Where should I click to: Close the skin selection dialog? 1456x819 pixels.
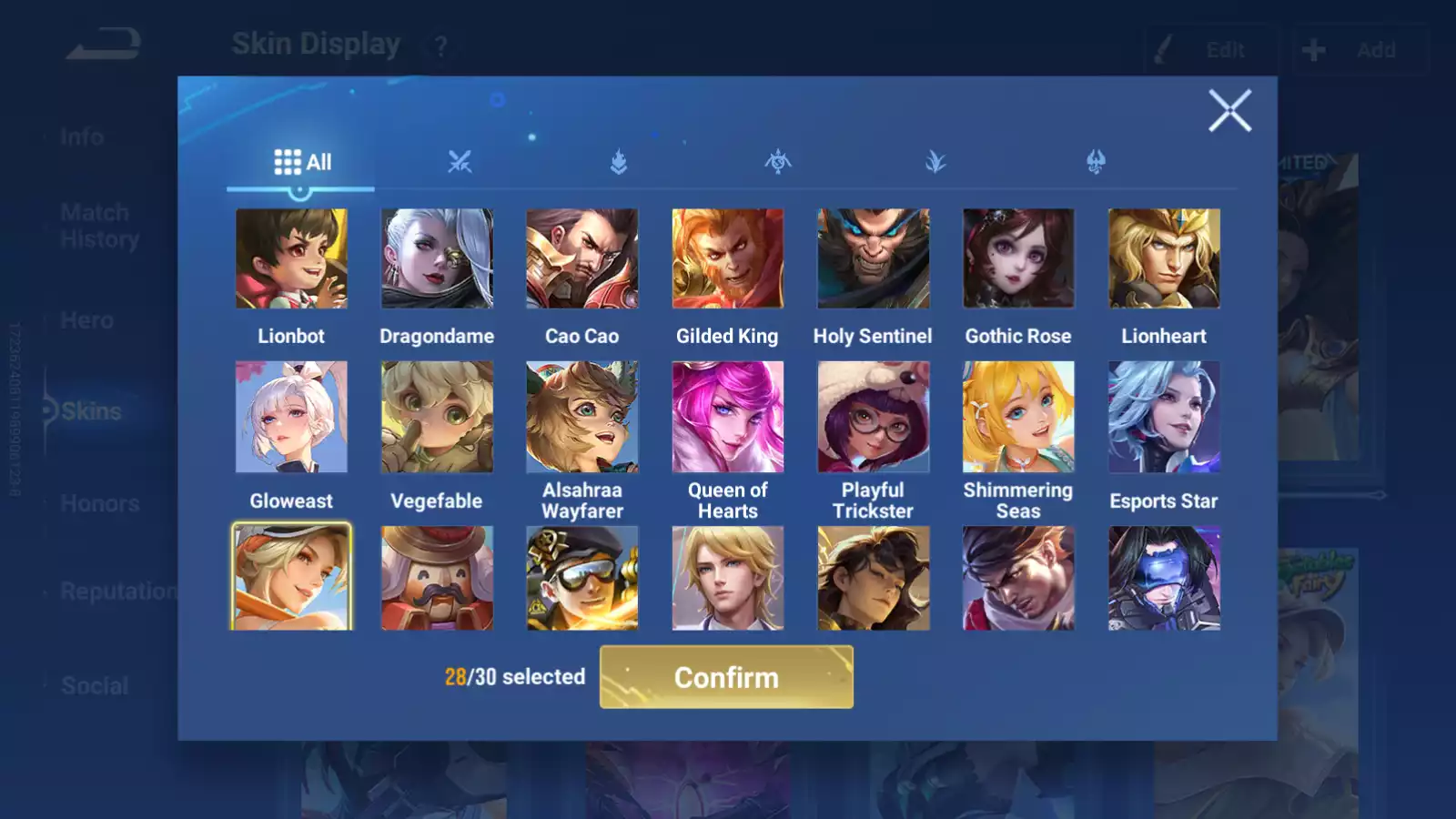pos(1229,111)
